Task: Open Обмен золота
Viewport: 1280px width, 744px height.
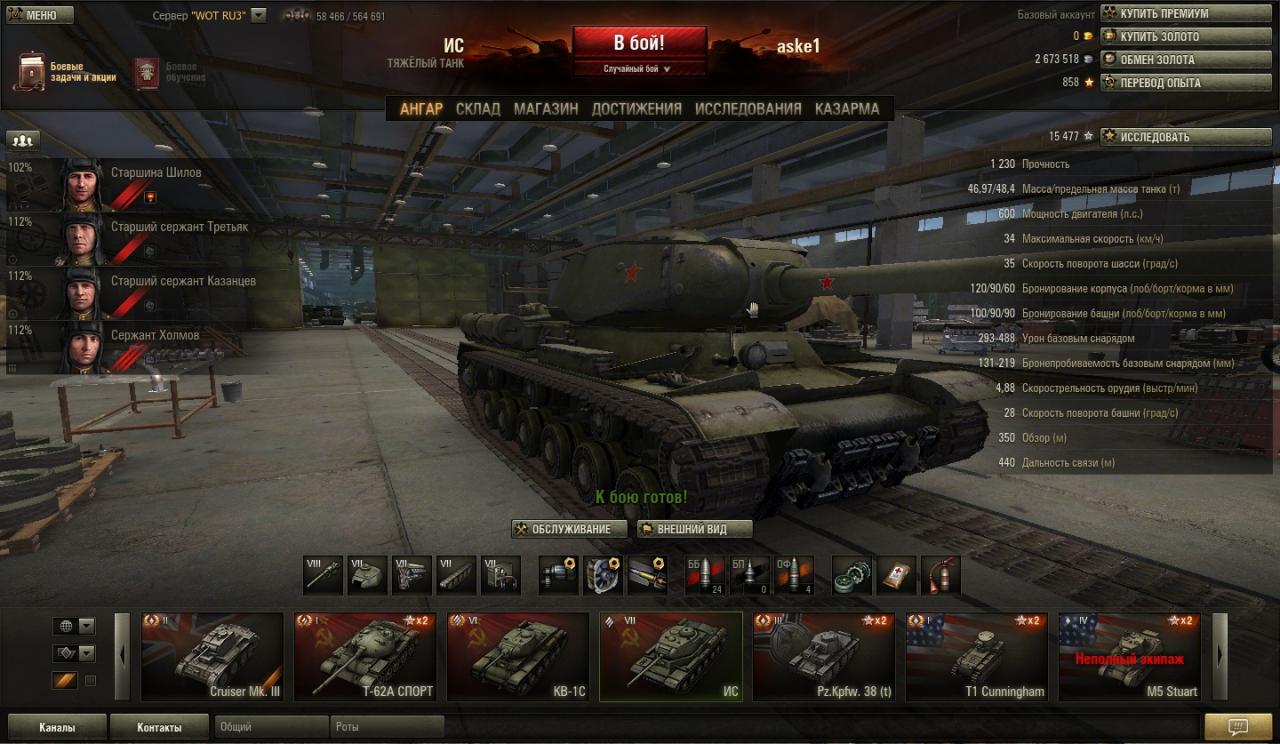Action: pyautogui.click(x=1164, y=60)
